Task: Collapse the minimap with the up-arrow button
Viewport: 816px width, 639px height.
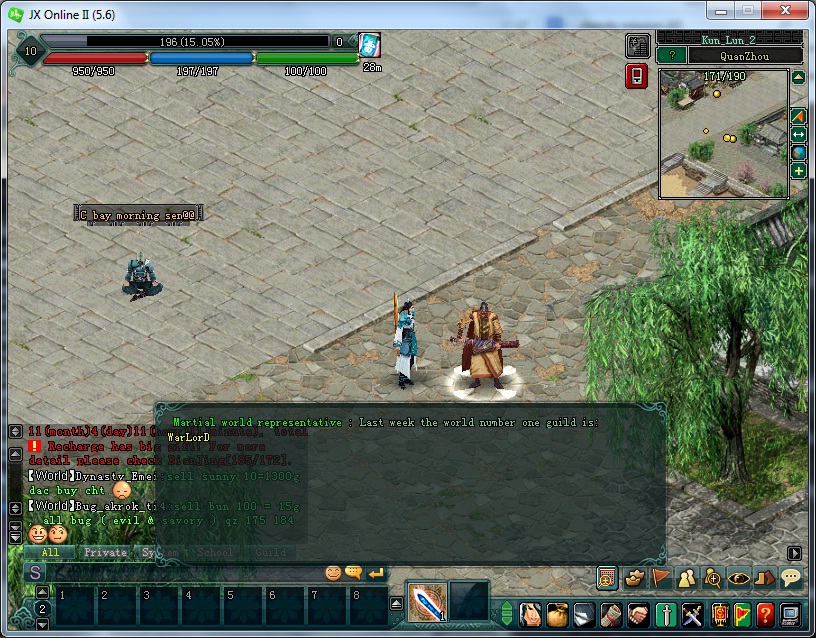Action: tap(799, 77)
